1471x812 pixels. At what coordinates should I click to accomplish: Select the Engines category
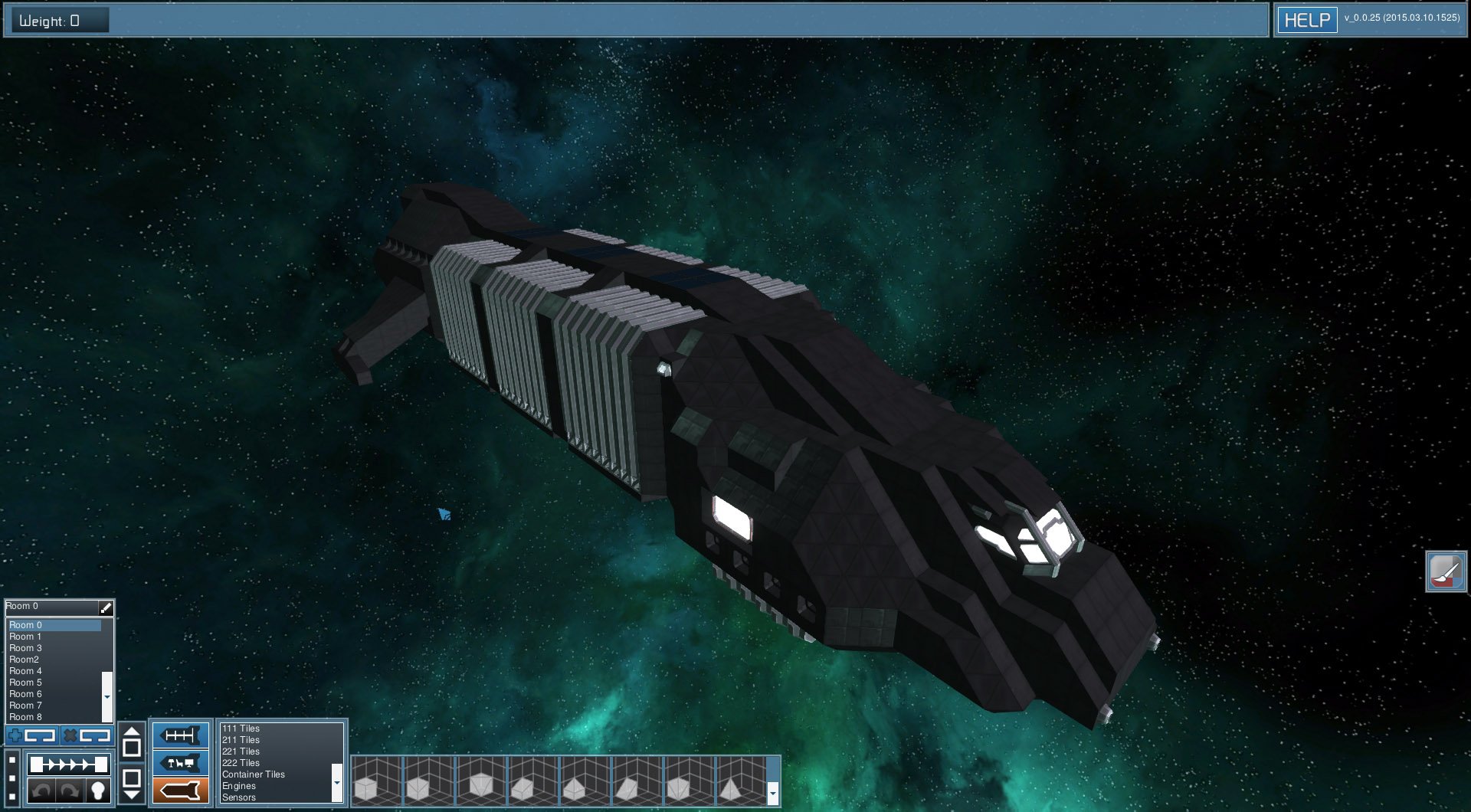click(238, 786)
